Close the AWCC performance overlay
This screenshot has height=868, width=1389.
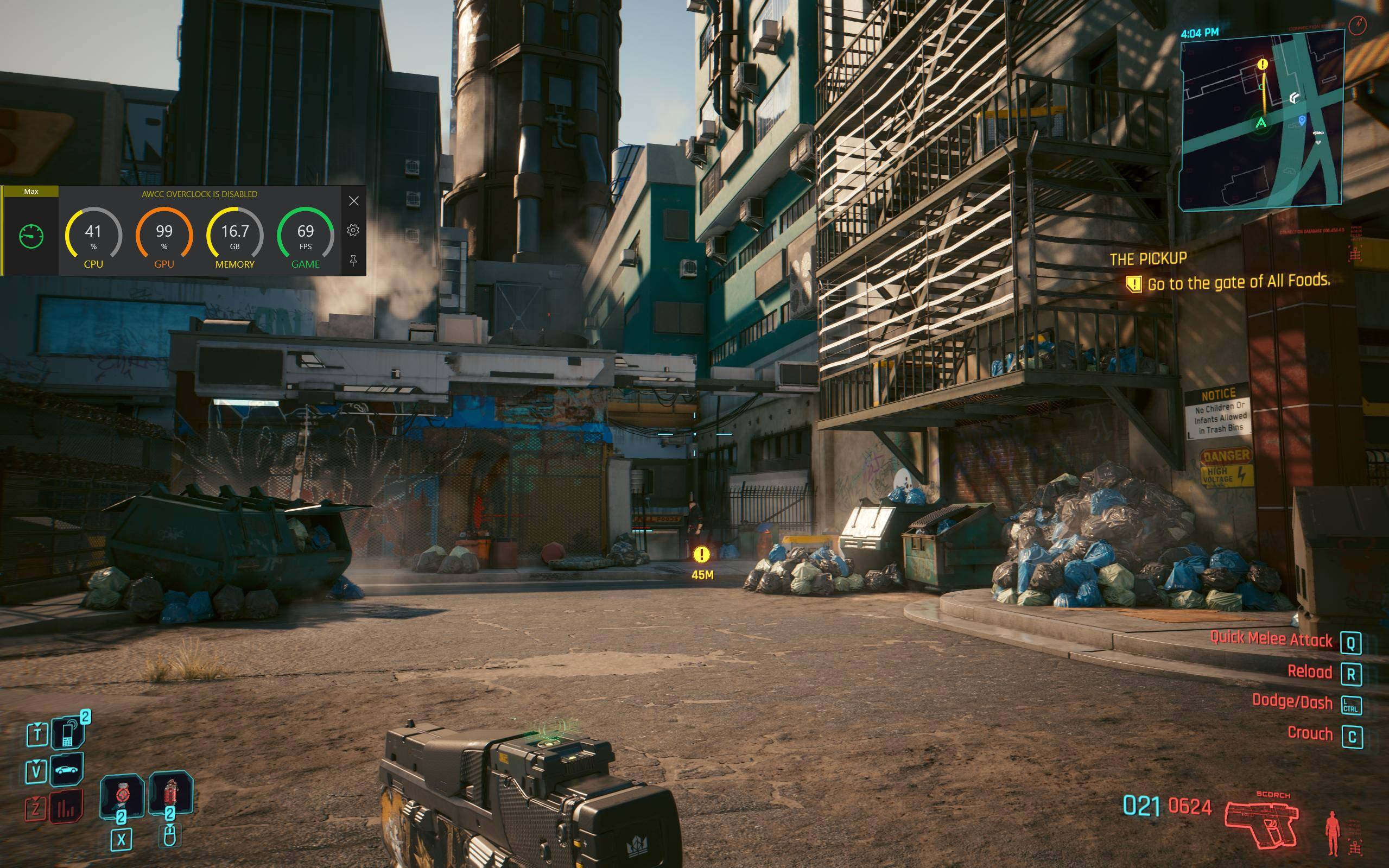pyautogui.click(x=353, y=201)
